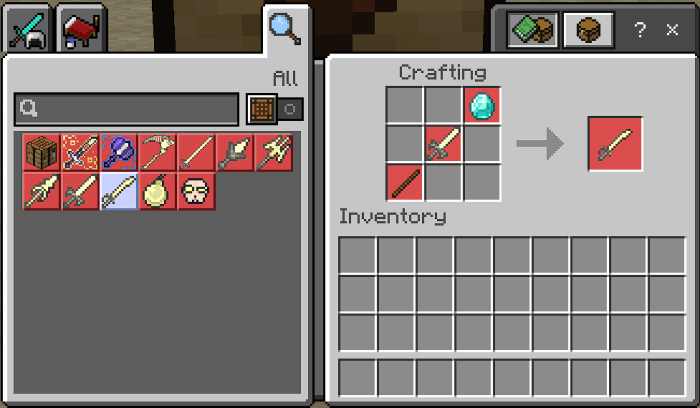This screenshot has height=408, width=700.
Task: Select the magnifying glass search tab
Action: pos(285,30)
